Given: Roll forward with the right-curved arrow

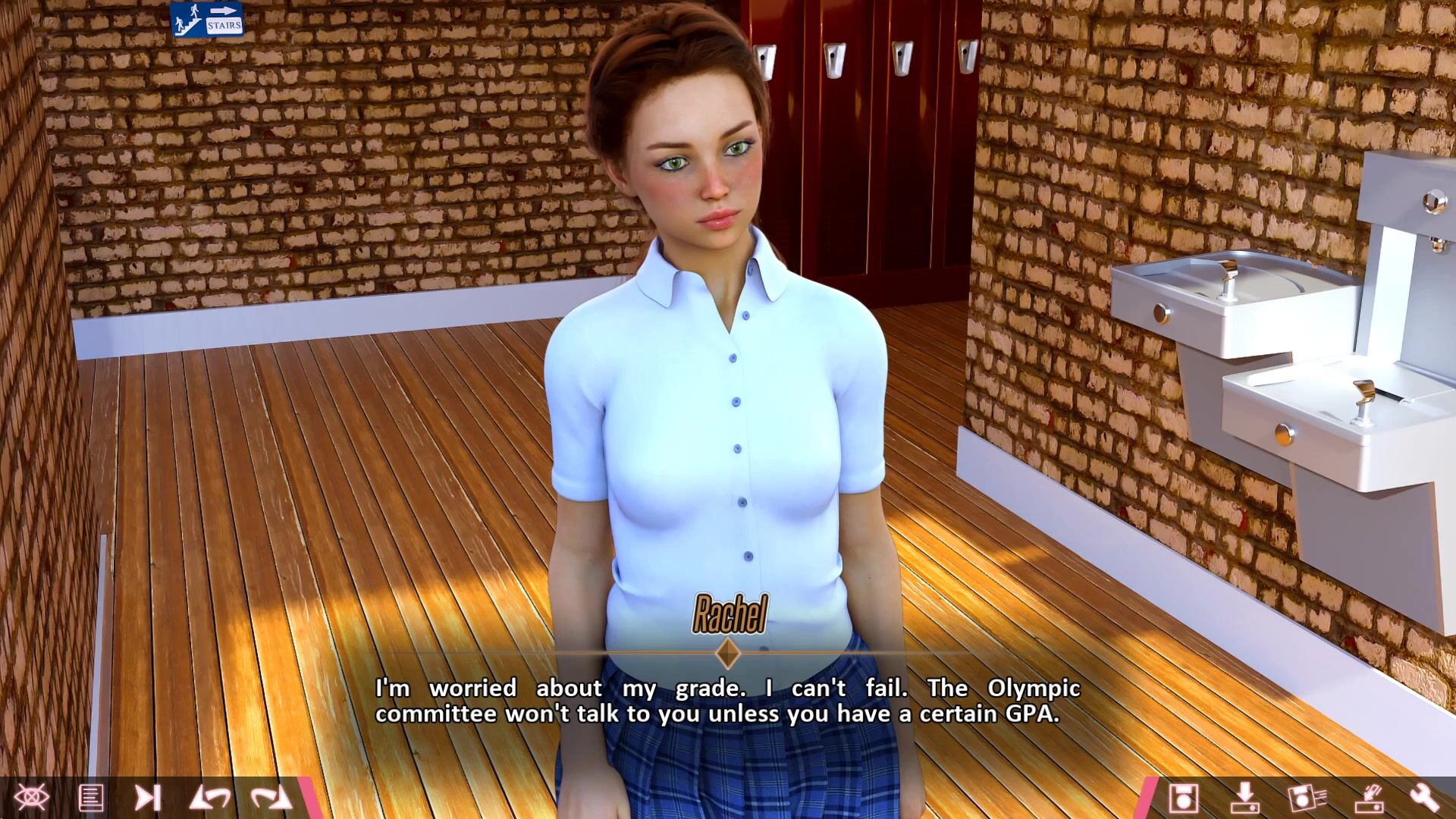Looking at the screenshot, I should (x=271, y=798).
